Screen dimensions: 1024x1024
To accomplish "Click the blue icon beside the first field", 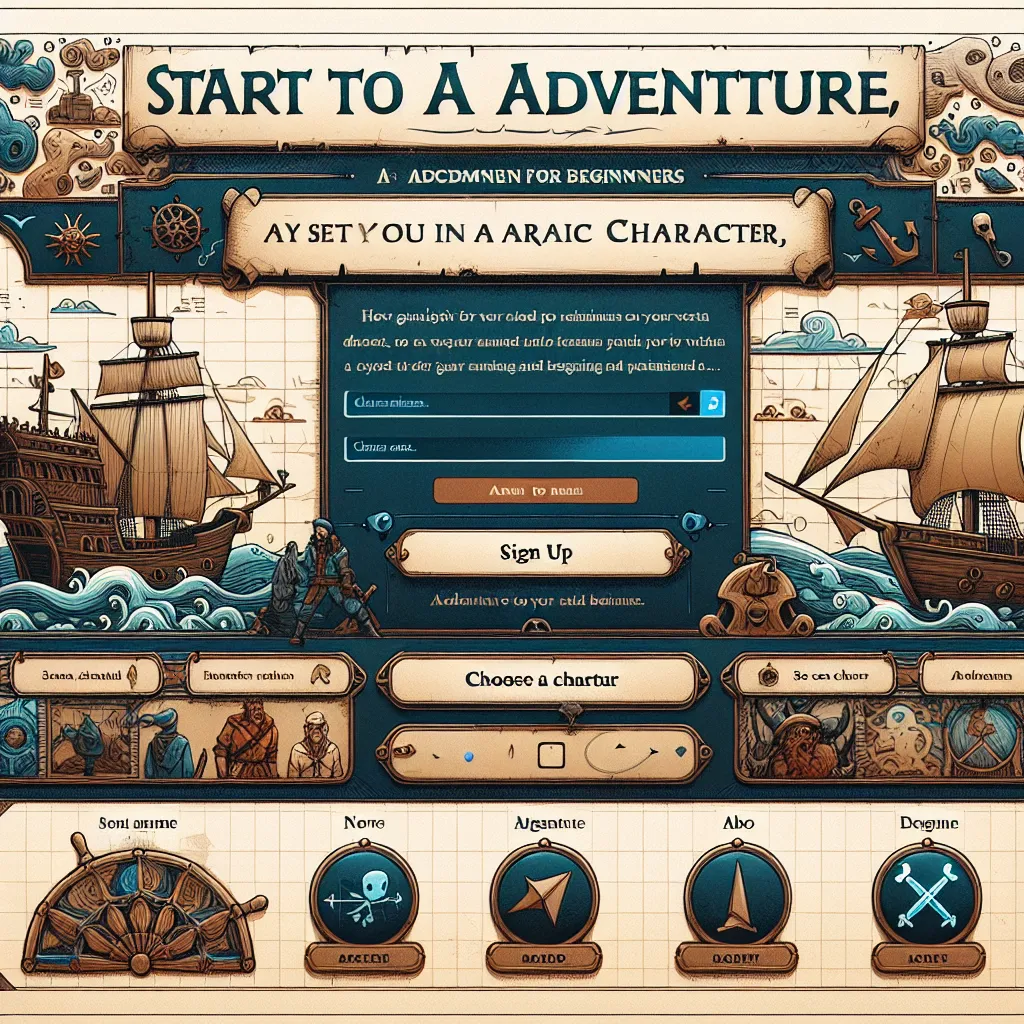I will tap(713, 403).
